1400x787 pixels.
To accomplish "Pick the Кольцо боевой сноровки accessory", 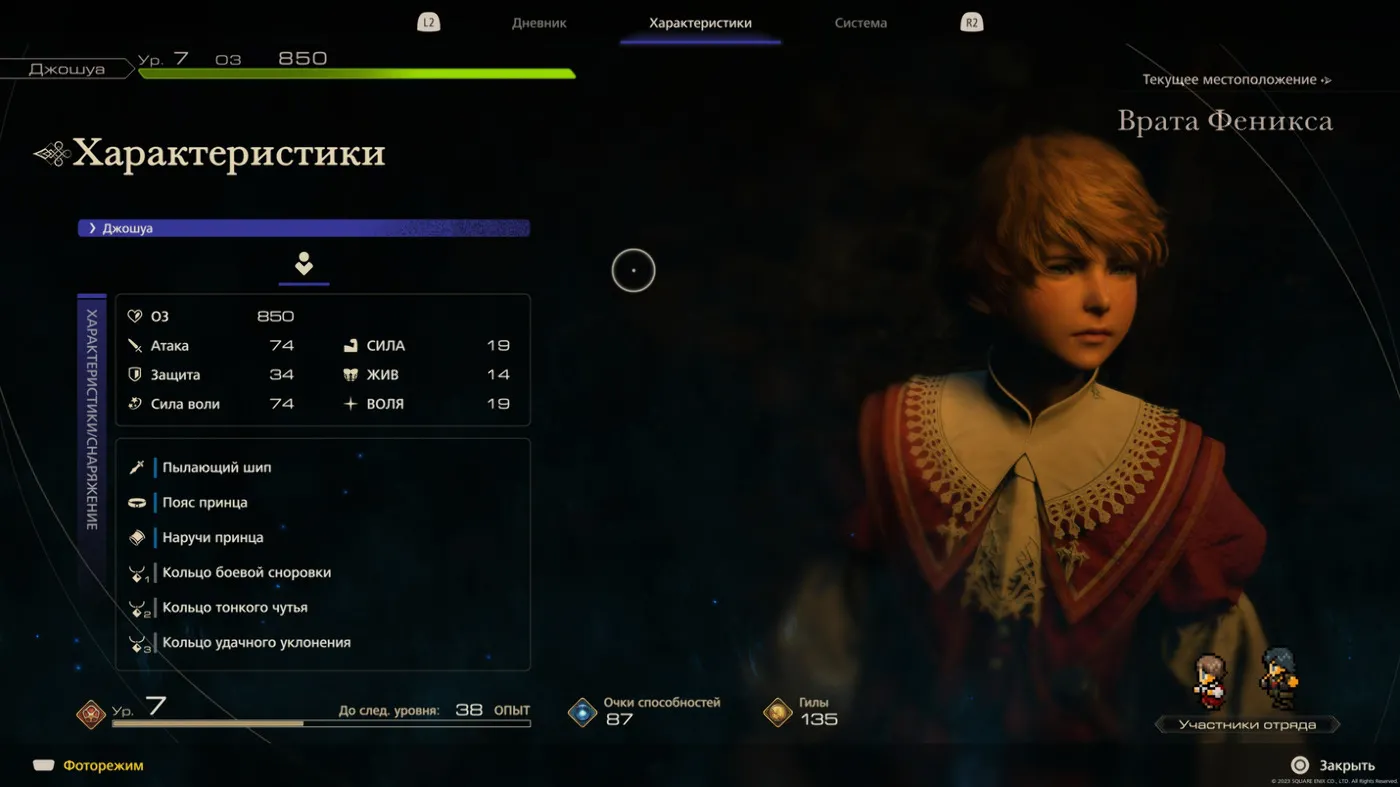I will (x=246, y=572).
